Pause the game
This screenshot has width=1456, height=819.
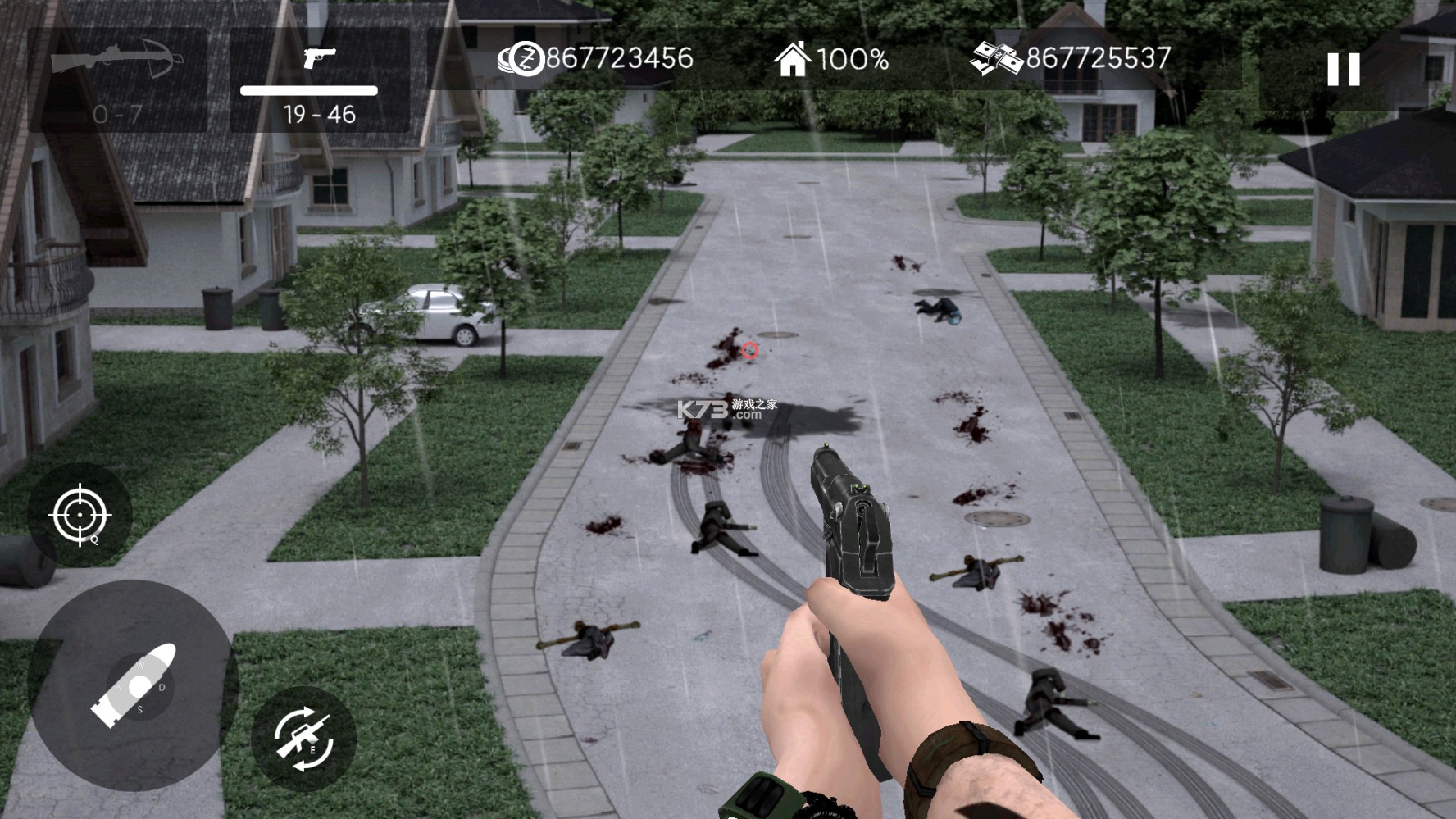coord(1343,70)
